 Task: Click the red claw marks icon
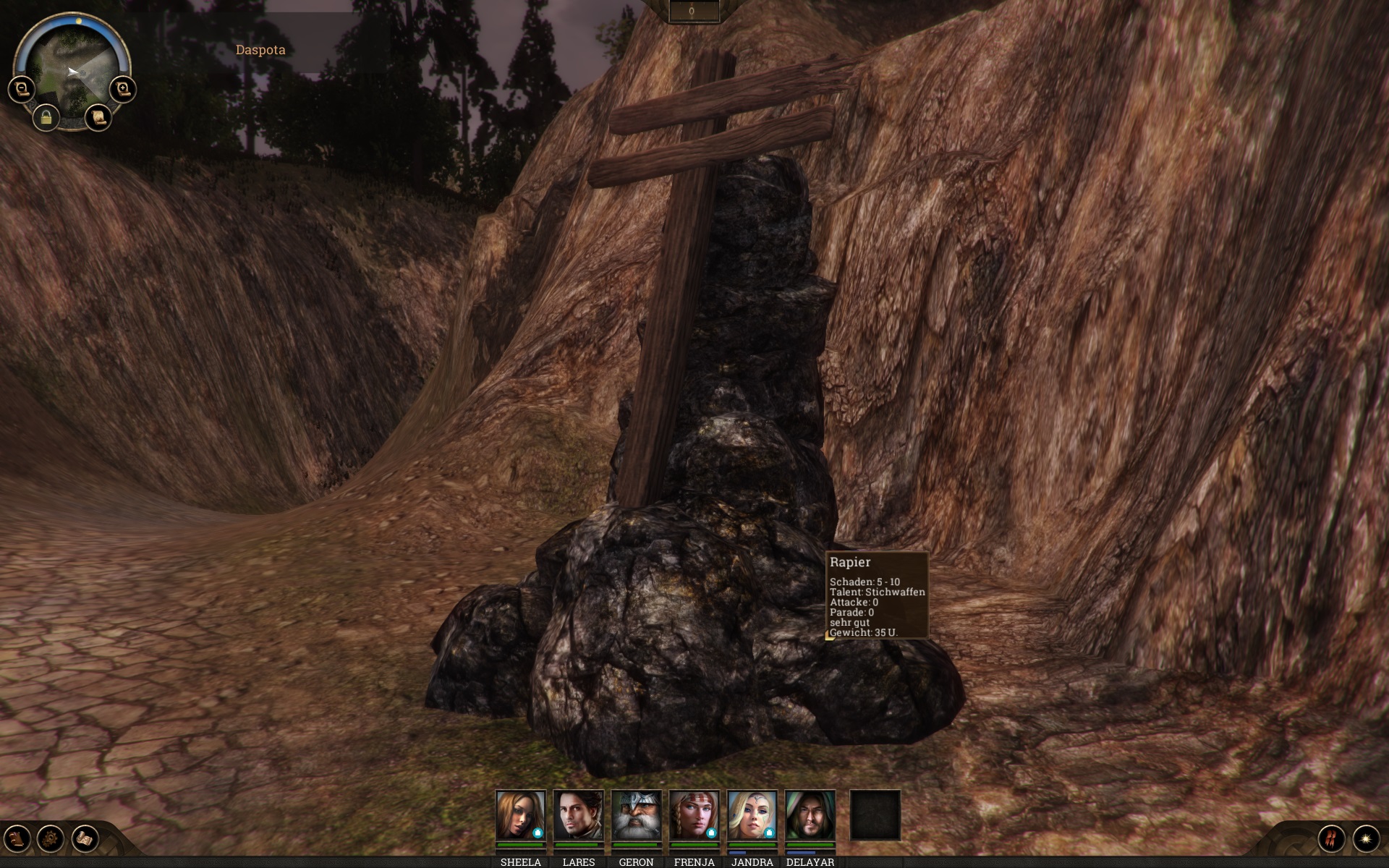coord(1331,838)
